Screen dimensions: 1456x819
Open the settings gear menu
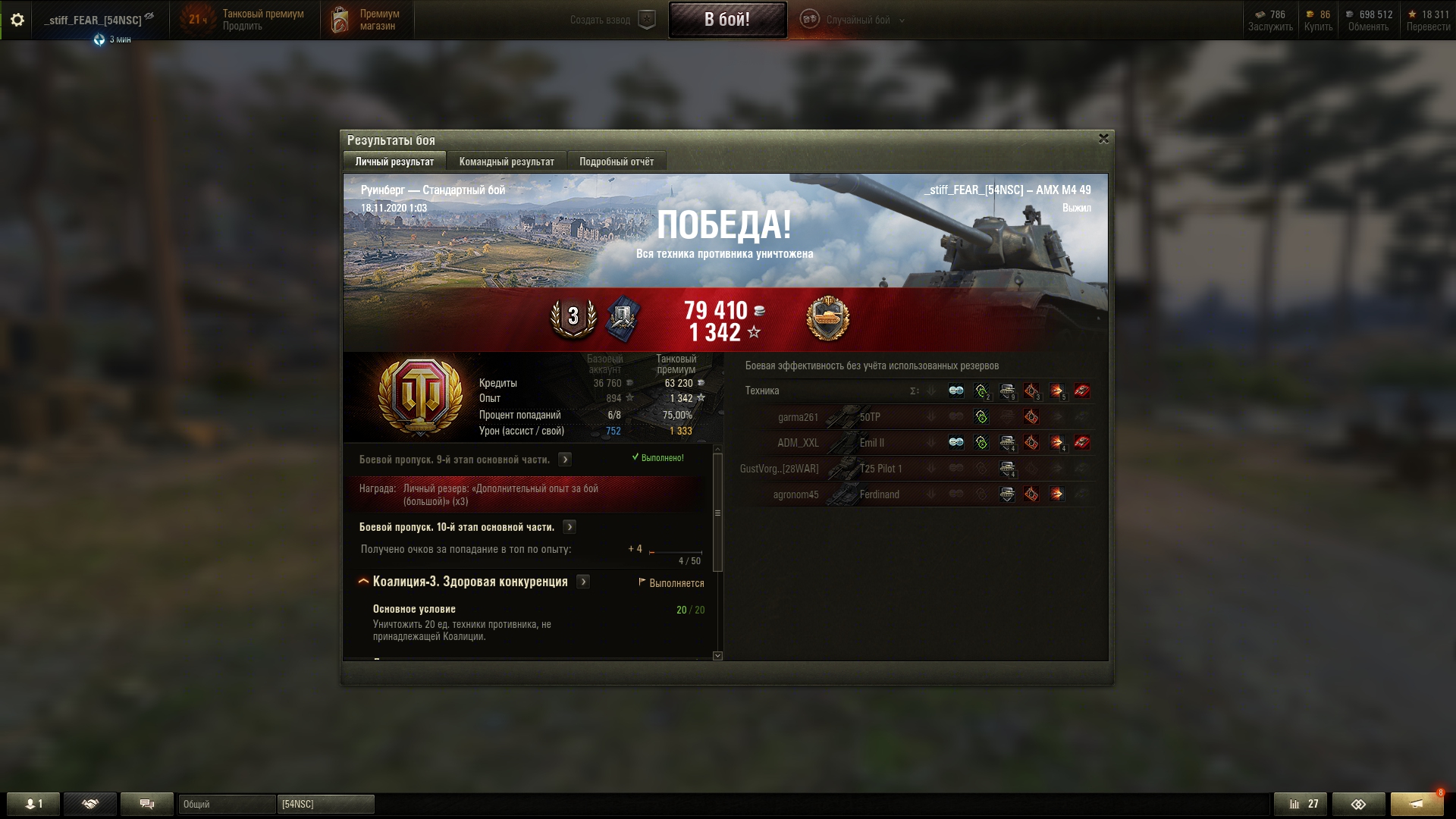point(17,20)
